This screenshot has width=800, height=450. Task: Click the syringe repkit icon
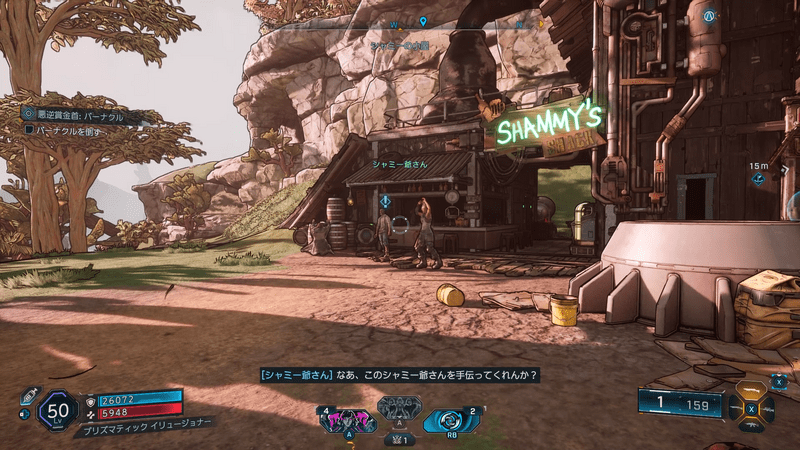[x=31, y=394]
